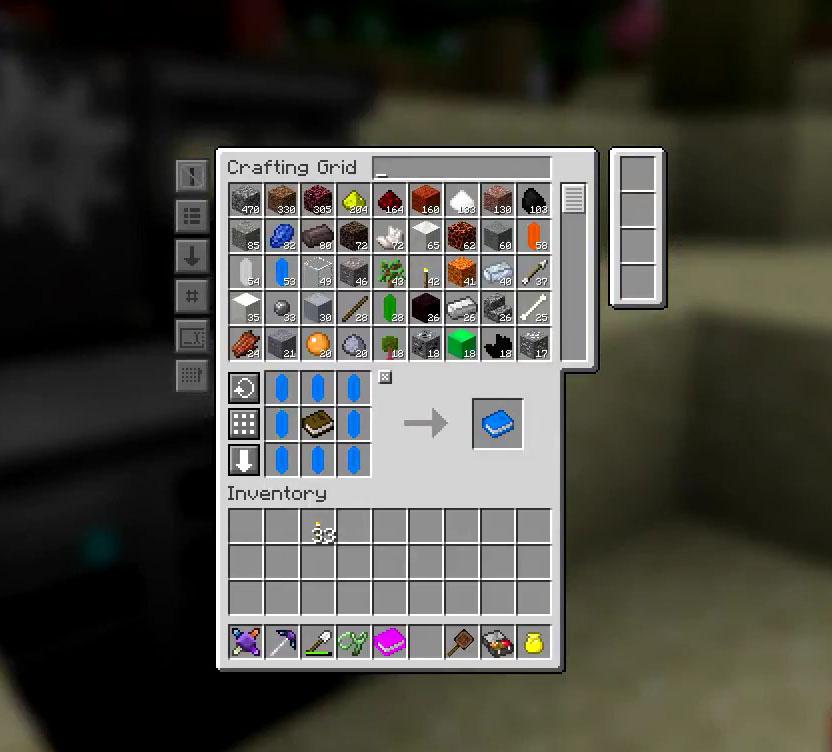Click the dotted grid button beside the matrix
This screenshot has height=752, width=832.
click(x=244, y=424)
